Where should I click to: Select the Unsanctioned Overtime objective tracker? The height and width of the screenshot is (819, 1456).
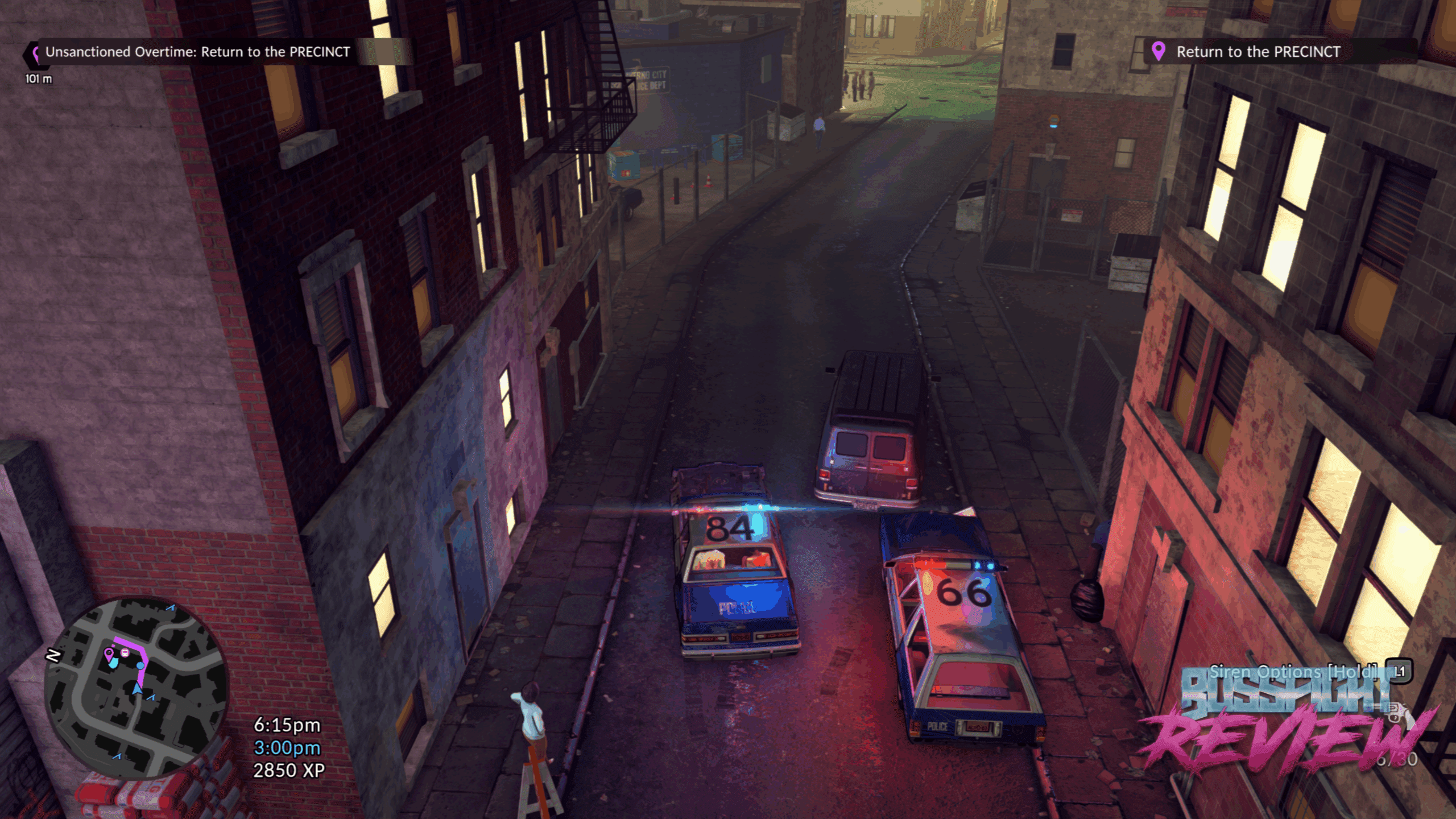197,52
